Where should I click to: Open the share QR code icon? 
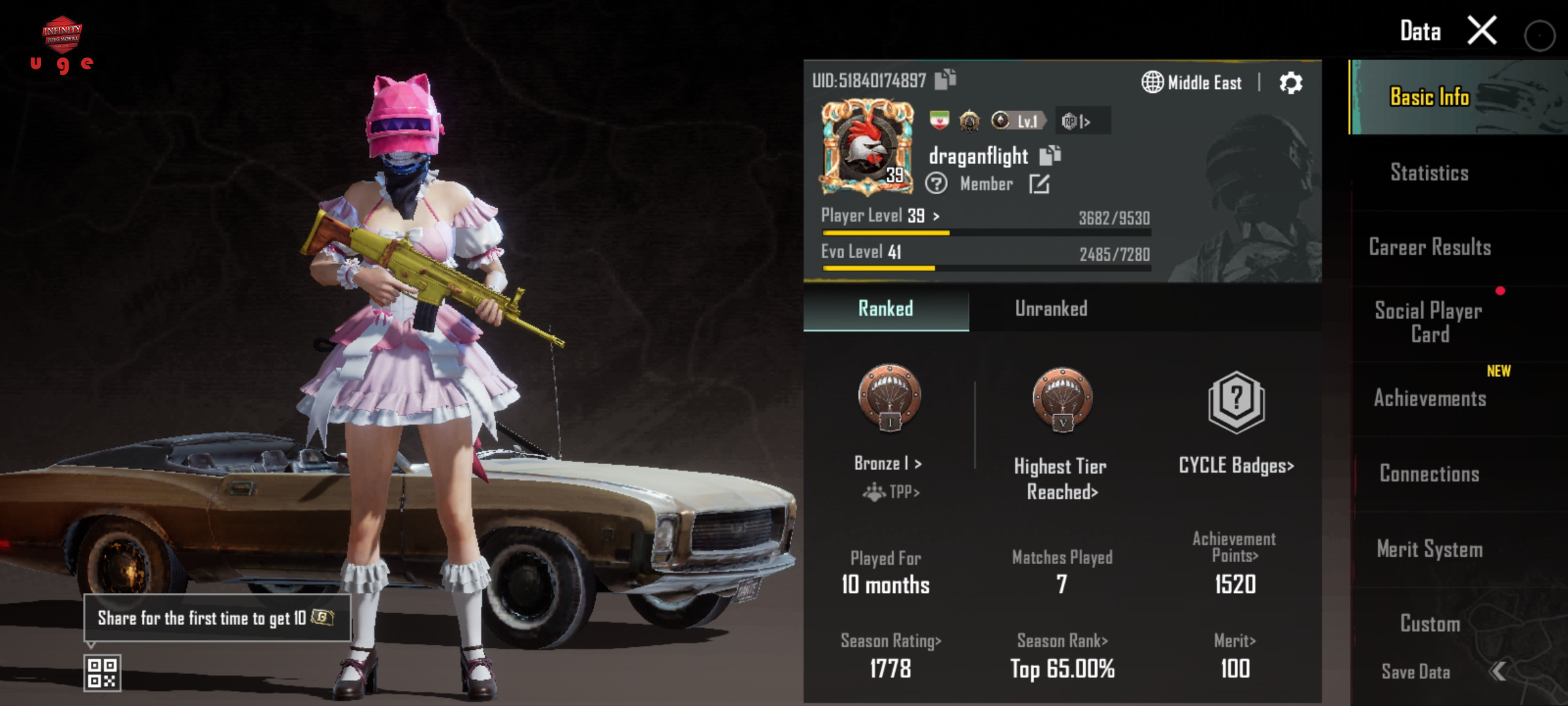pos(103,673)
